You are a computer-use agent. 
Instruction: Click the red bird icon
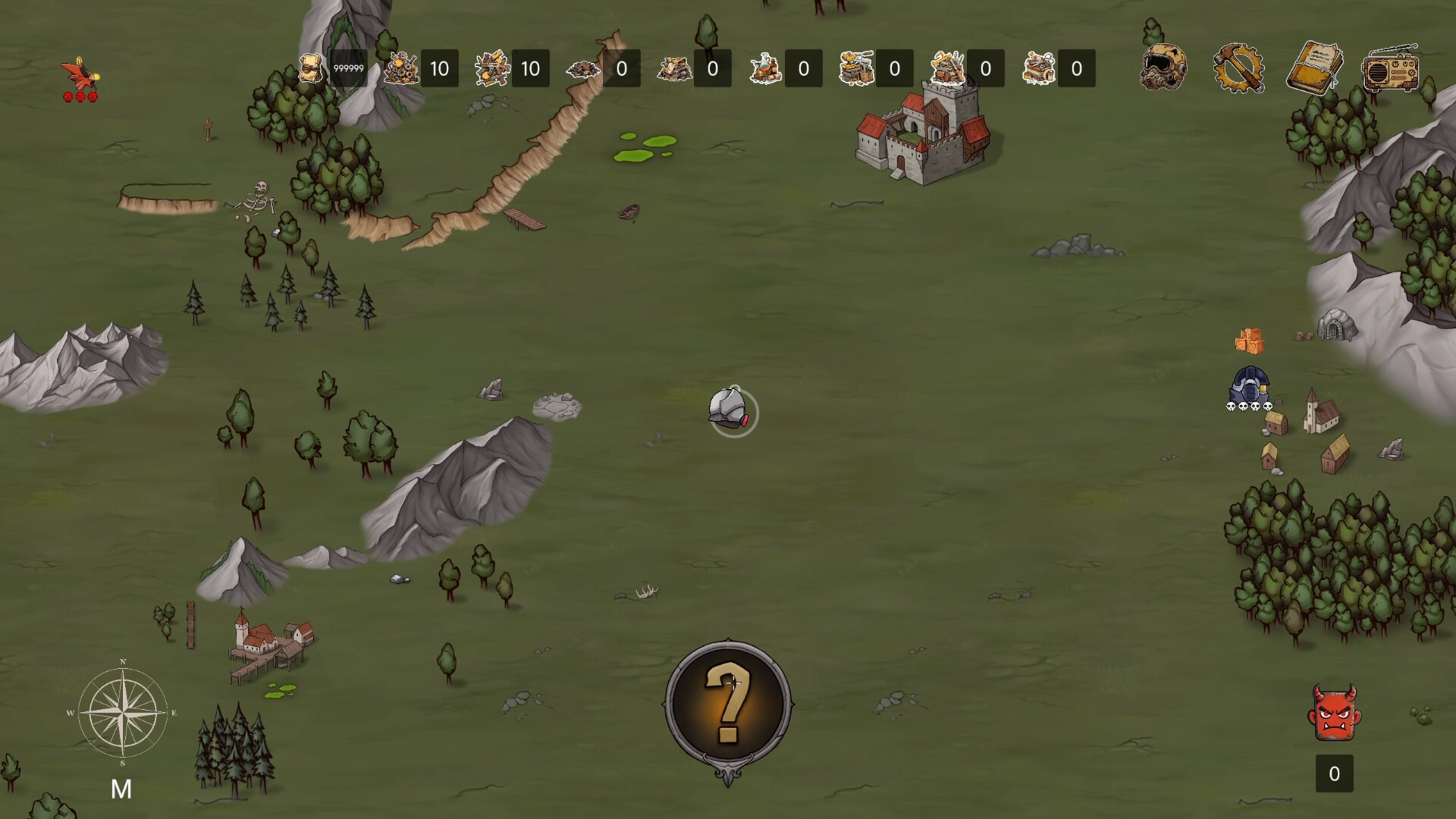[80, 74]
